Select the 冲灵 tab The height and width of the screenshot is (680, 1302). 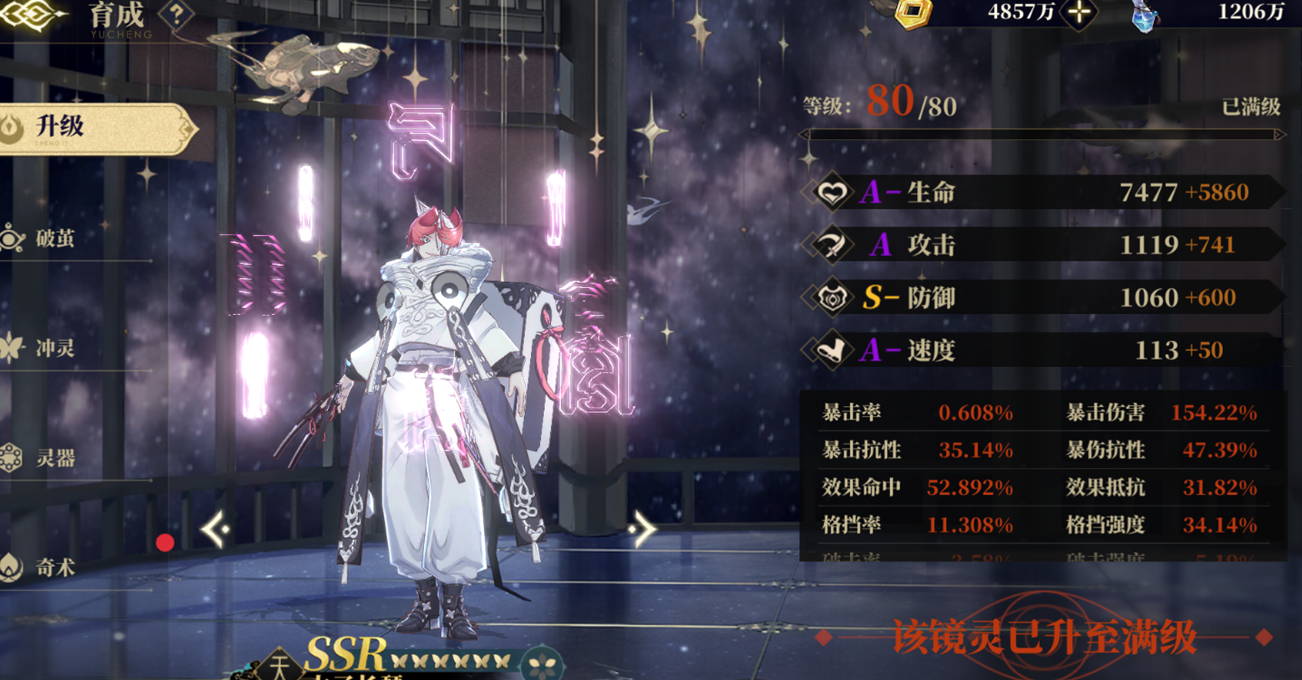point(55,349)
